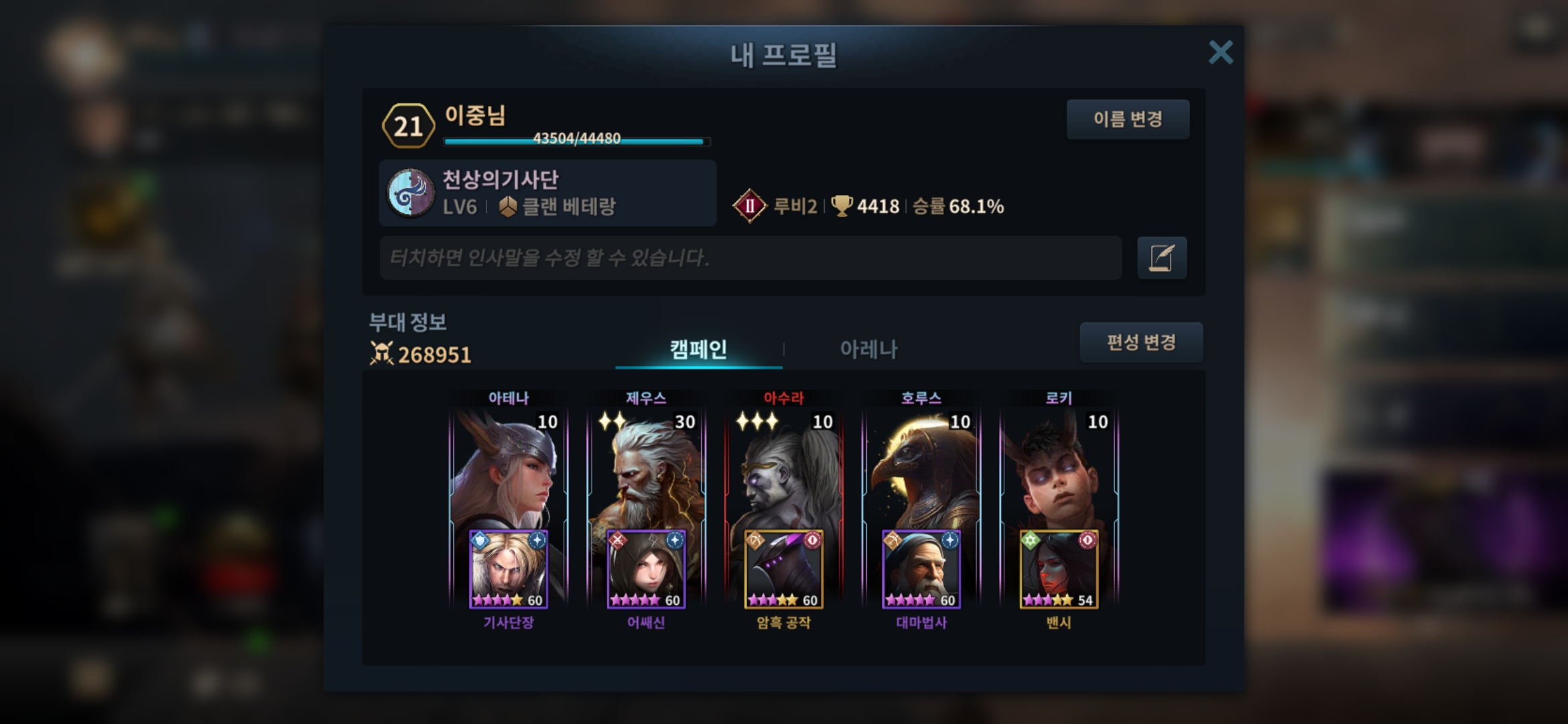The height and width of the screenshot is (724, 1568).
Task: Select the 어쌔신 hero portrait
Action: click(646, 570)
